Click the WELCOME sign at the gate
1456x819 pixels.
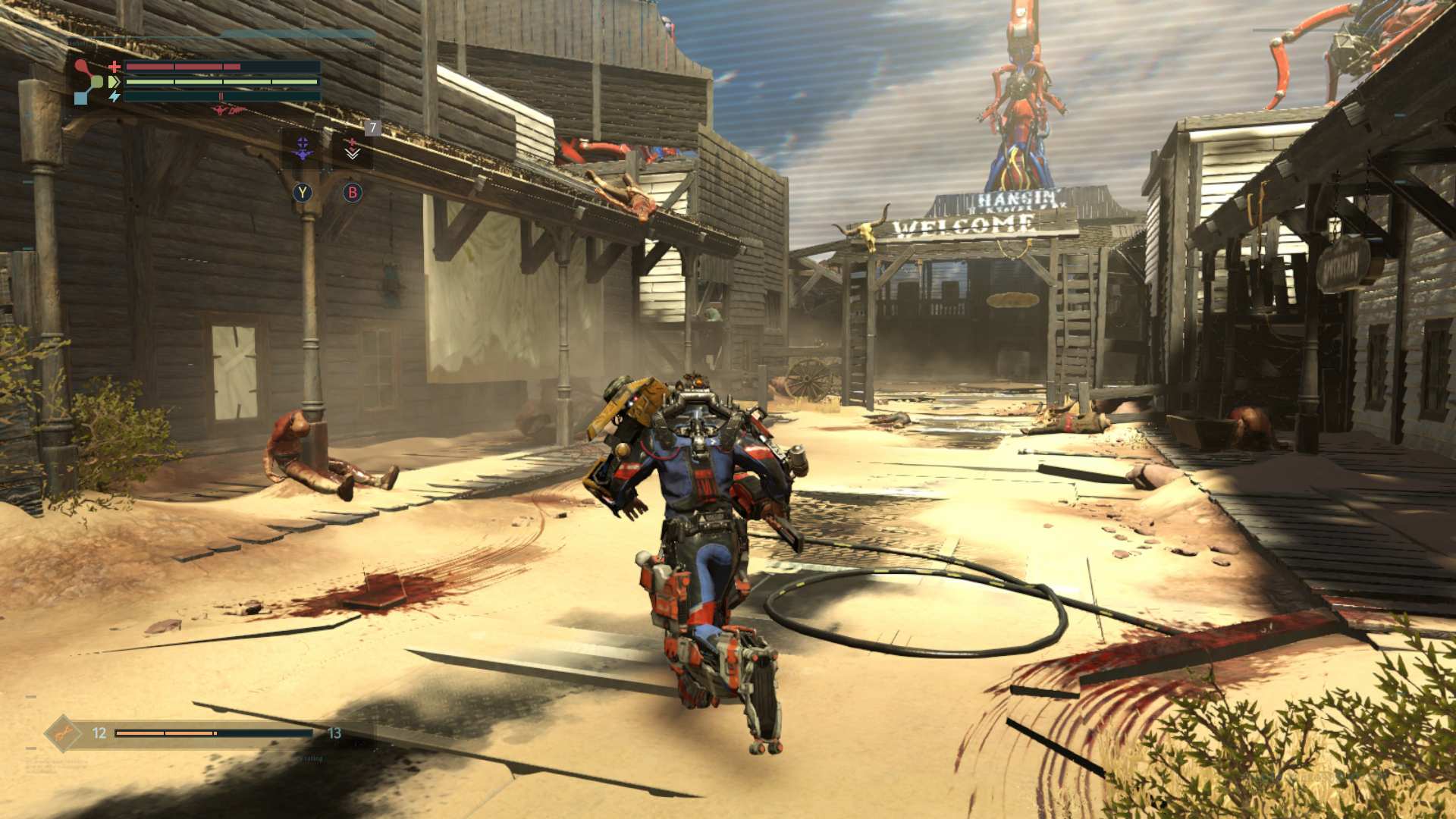click(965, 225)
